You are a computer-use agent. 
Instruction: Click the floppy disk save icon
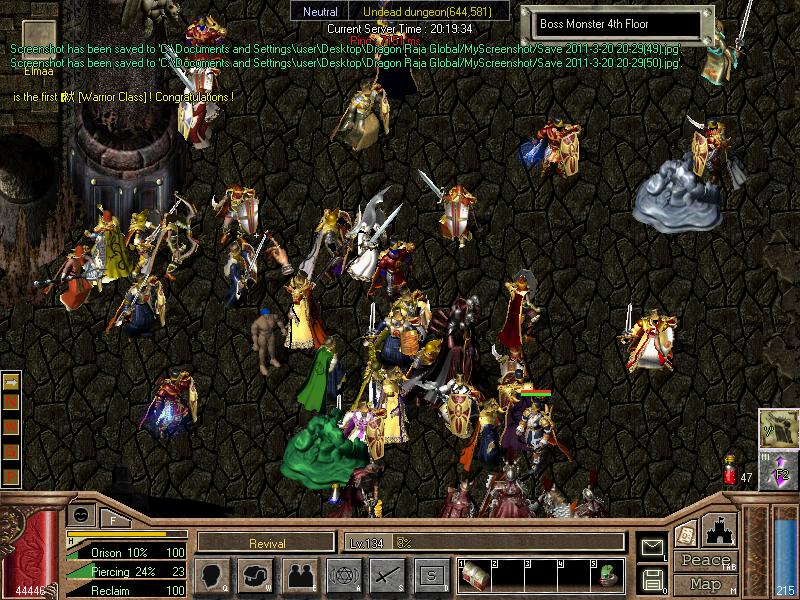[x=653, y=579]
